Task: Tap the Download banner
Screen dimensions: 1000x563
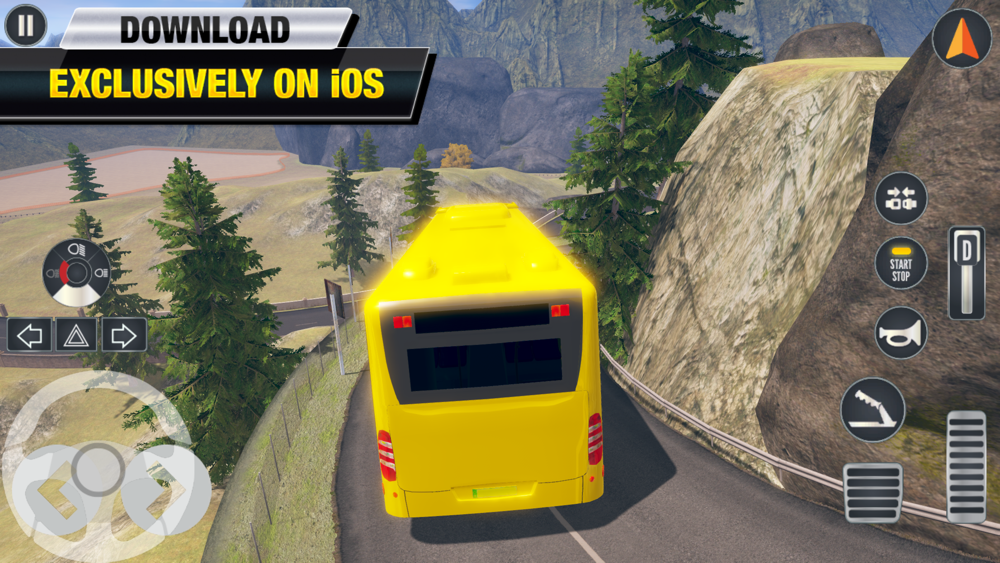Action: [x=206, y=29]
